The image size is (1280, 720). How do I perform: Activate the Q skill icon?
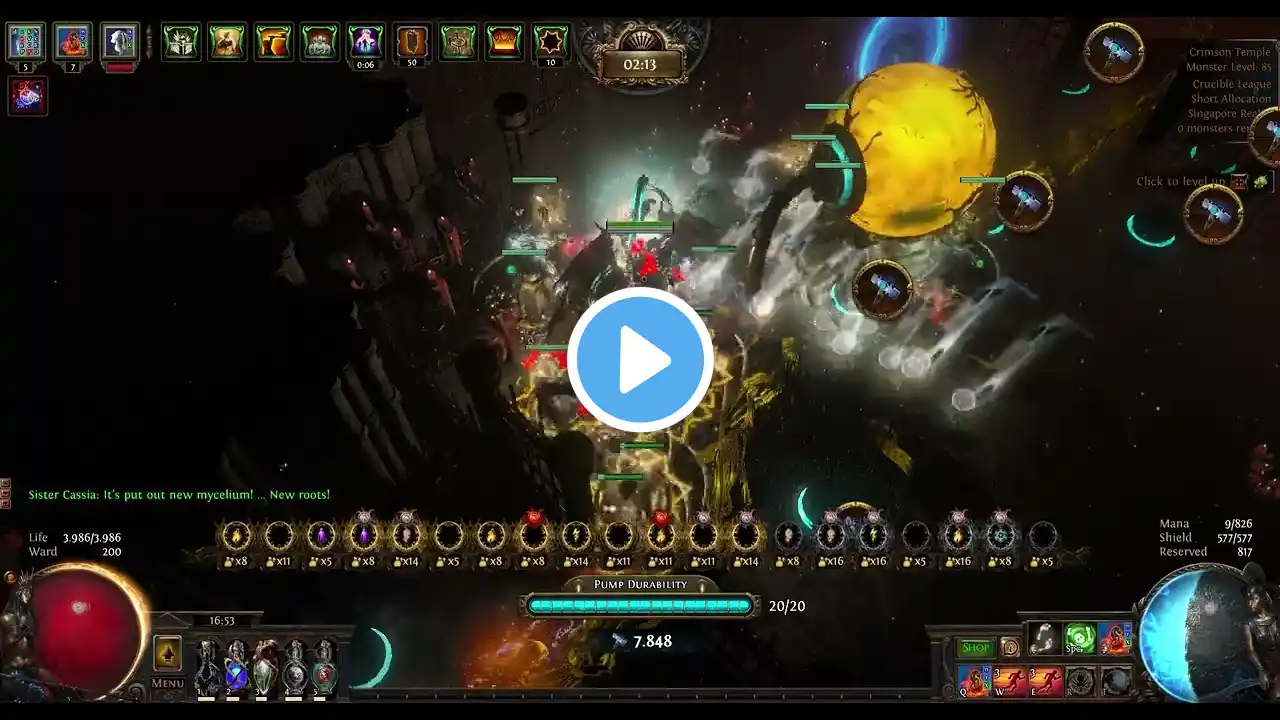pyautogui.click(x=975, y=681)
